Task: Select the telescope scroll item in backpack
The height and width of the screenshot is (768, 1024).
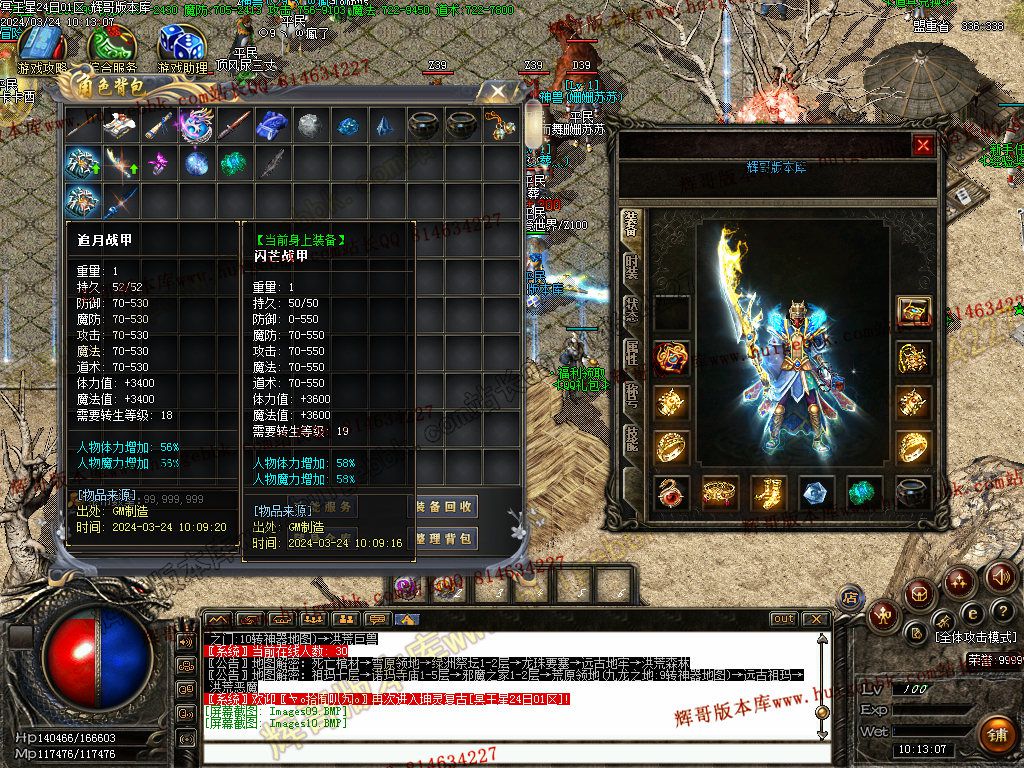Action: coord(158,126)
